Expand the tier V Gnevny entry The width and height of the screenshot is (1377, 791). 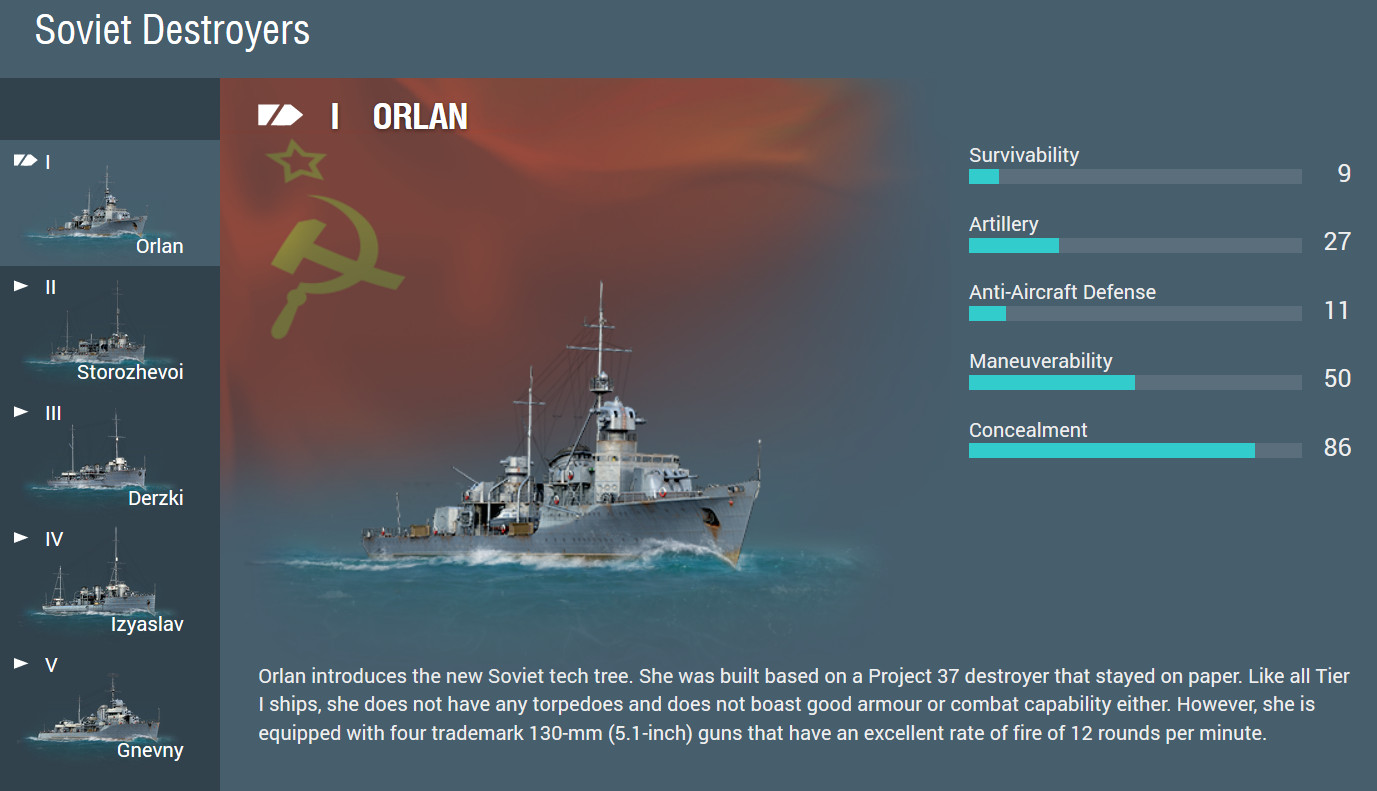tap(19, 664)
